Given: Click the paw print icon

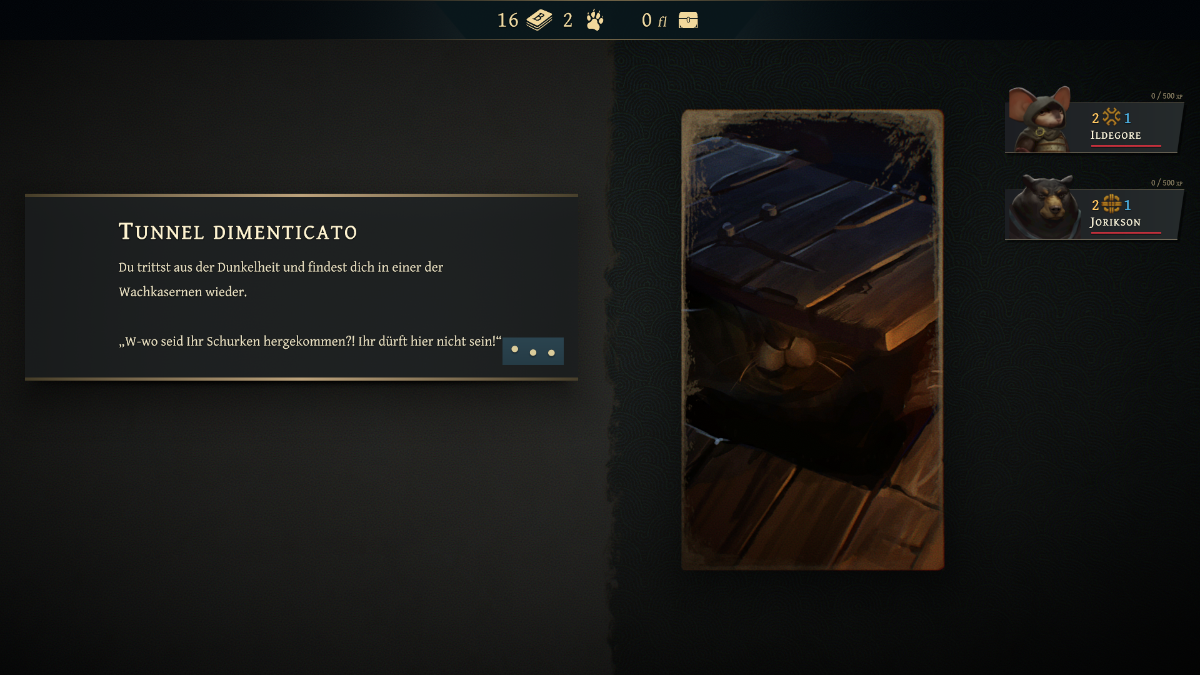Looking at the screenshot, I should tap(595, 20).
